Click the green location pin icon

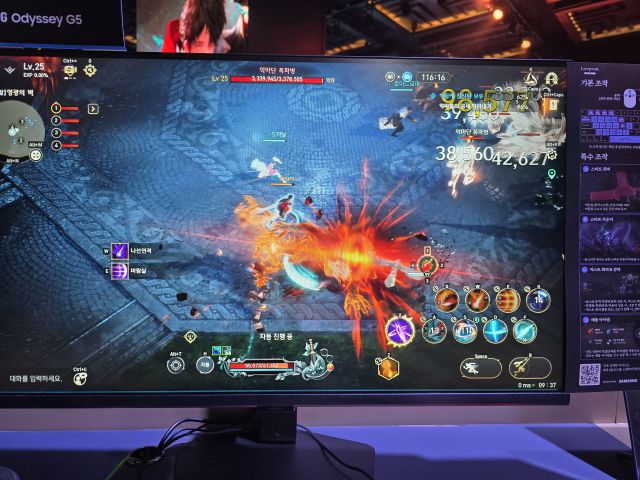point(551,173)
